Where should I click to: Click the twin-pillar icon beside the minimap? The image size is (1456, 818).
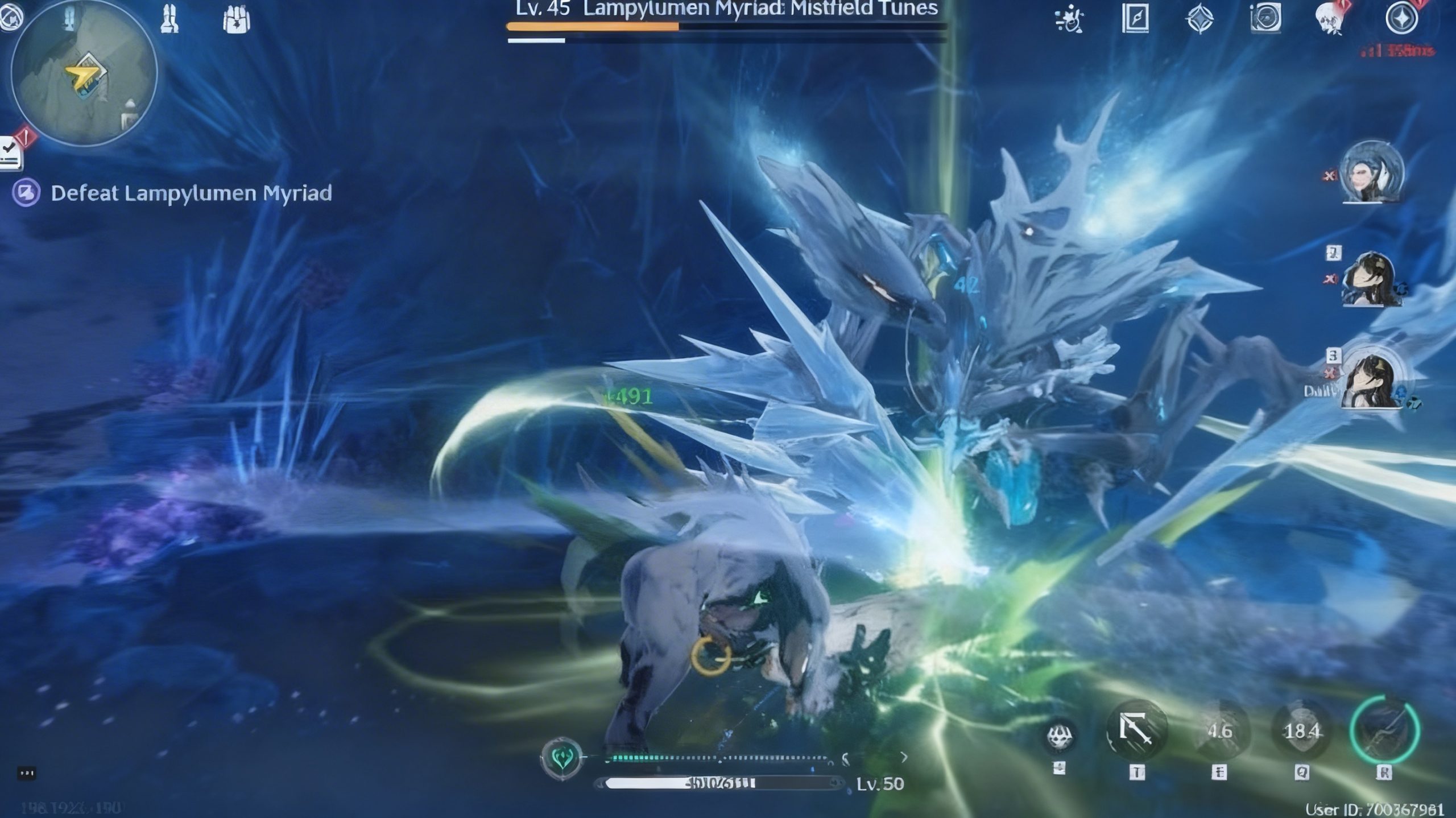[x=169, y=18]
